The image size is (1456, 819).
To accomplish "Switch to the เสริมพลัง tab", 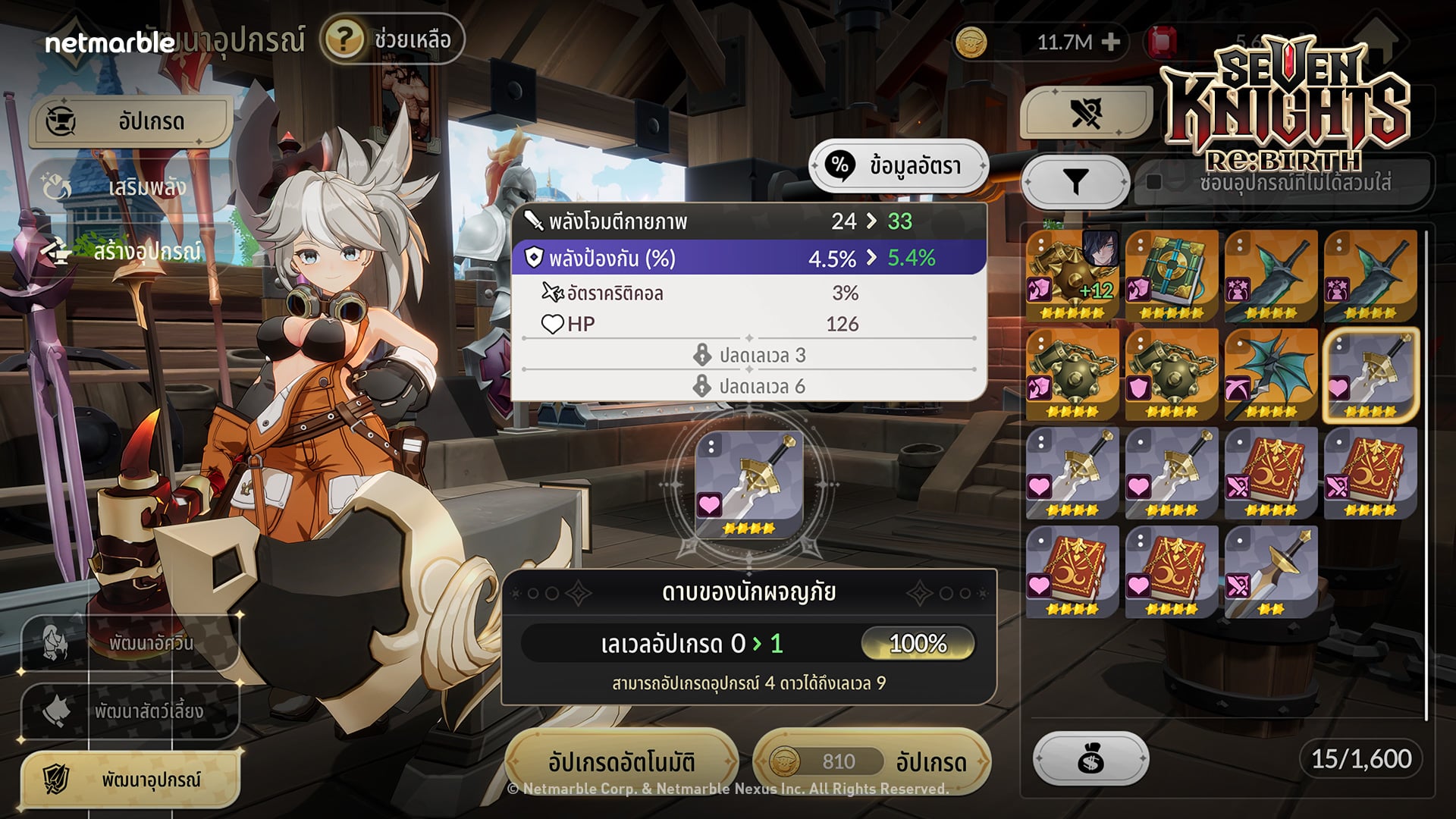I will pyautogui.click(x=129, y=187).
